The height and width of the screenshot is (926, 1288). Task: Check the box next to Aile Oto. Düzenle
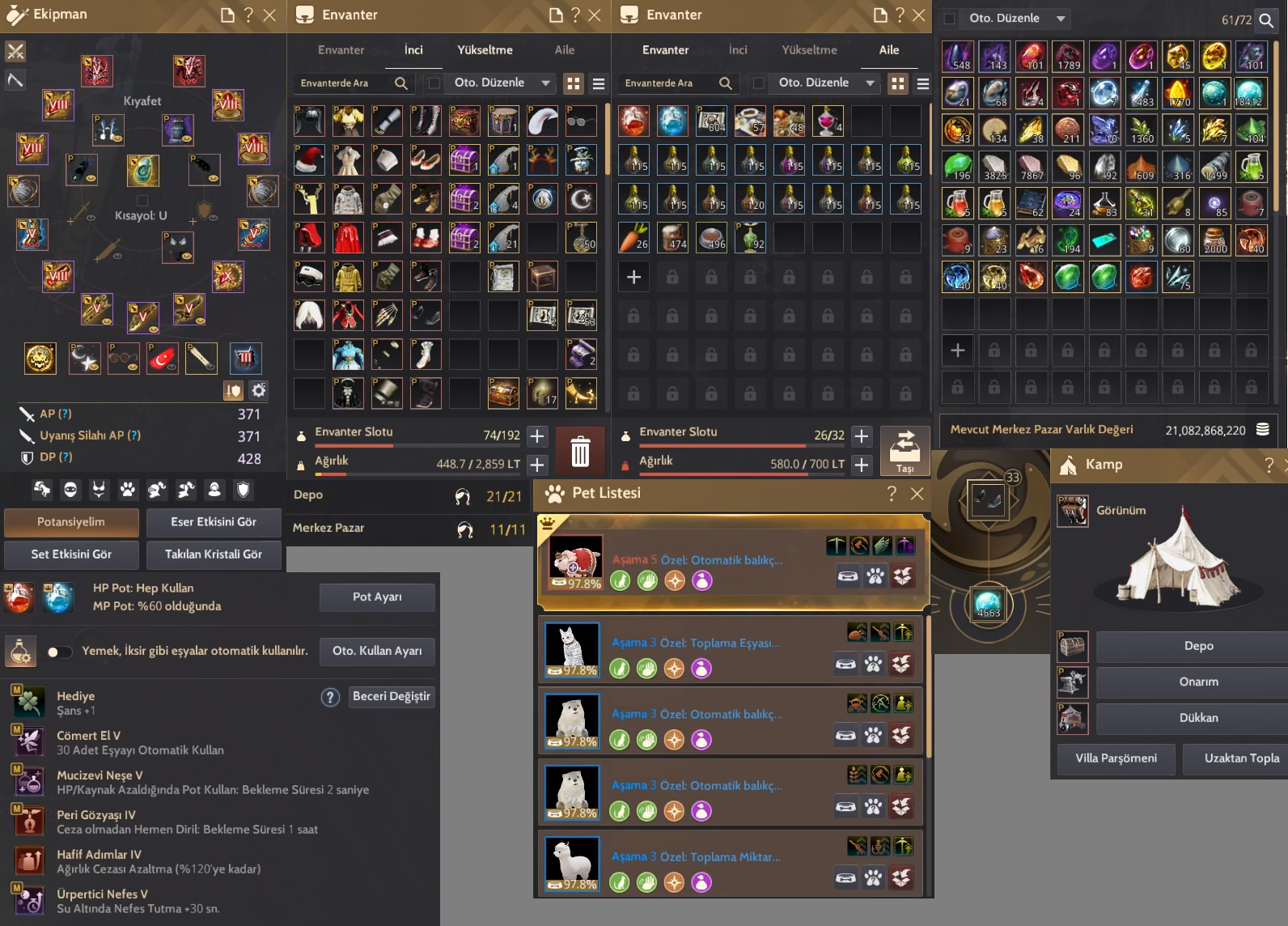click(759, 83)
